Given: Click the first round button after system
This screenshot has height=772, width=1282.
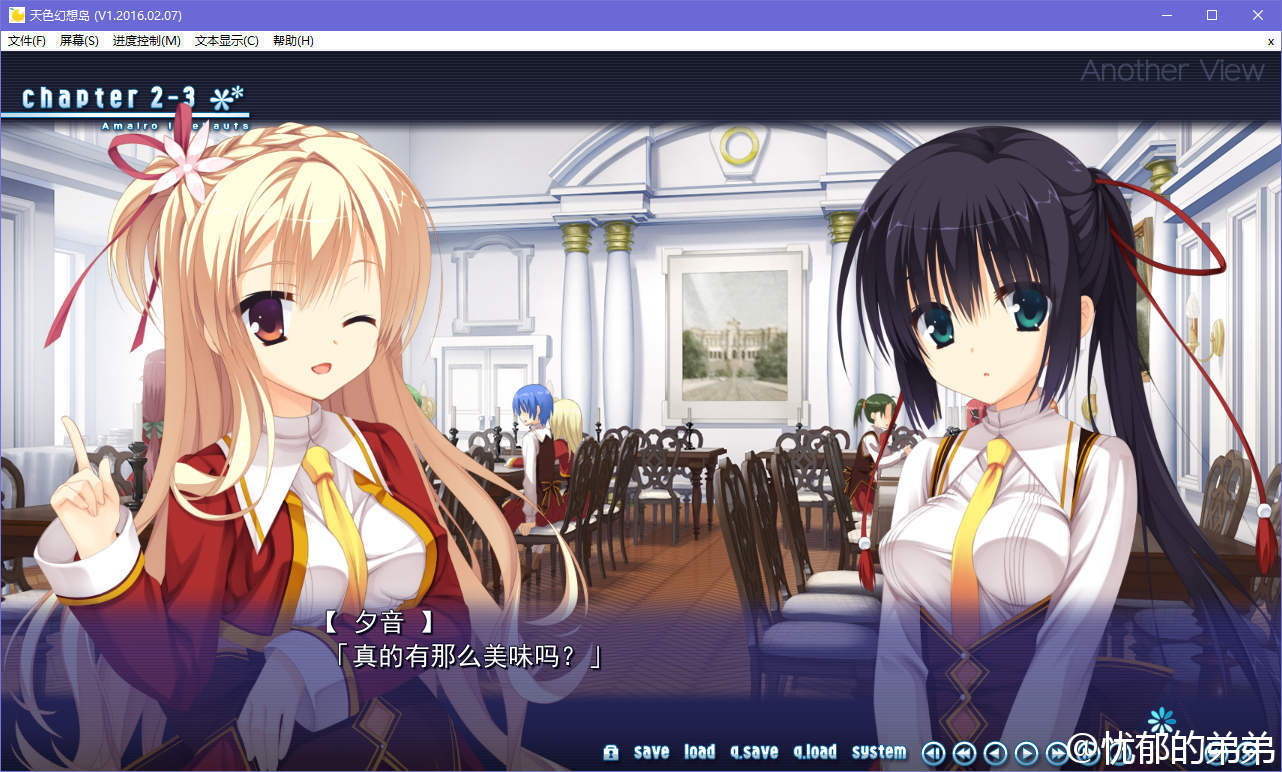Looking at the screenshot, I should 933,753.
